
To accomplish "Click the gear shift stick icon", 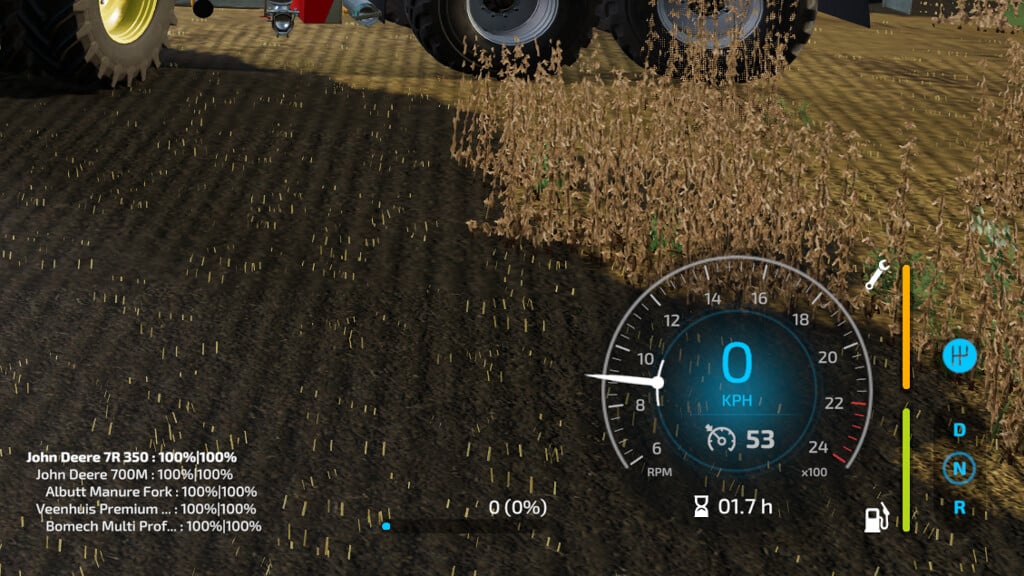I will point(959,356).
